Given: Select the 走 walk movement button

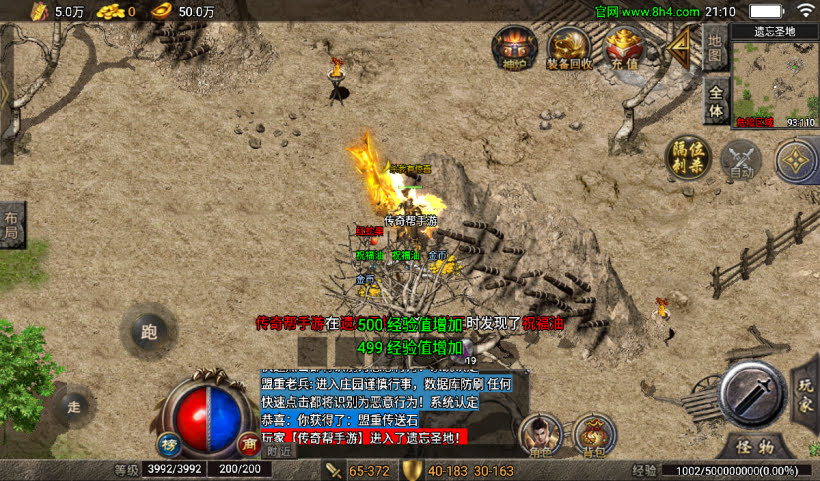Looking at the screenshot, I should point(74,406).
